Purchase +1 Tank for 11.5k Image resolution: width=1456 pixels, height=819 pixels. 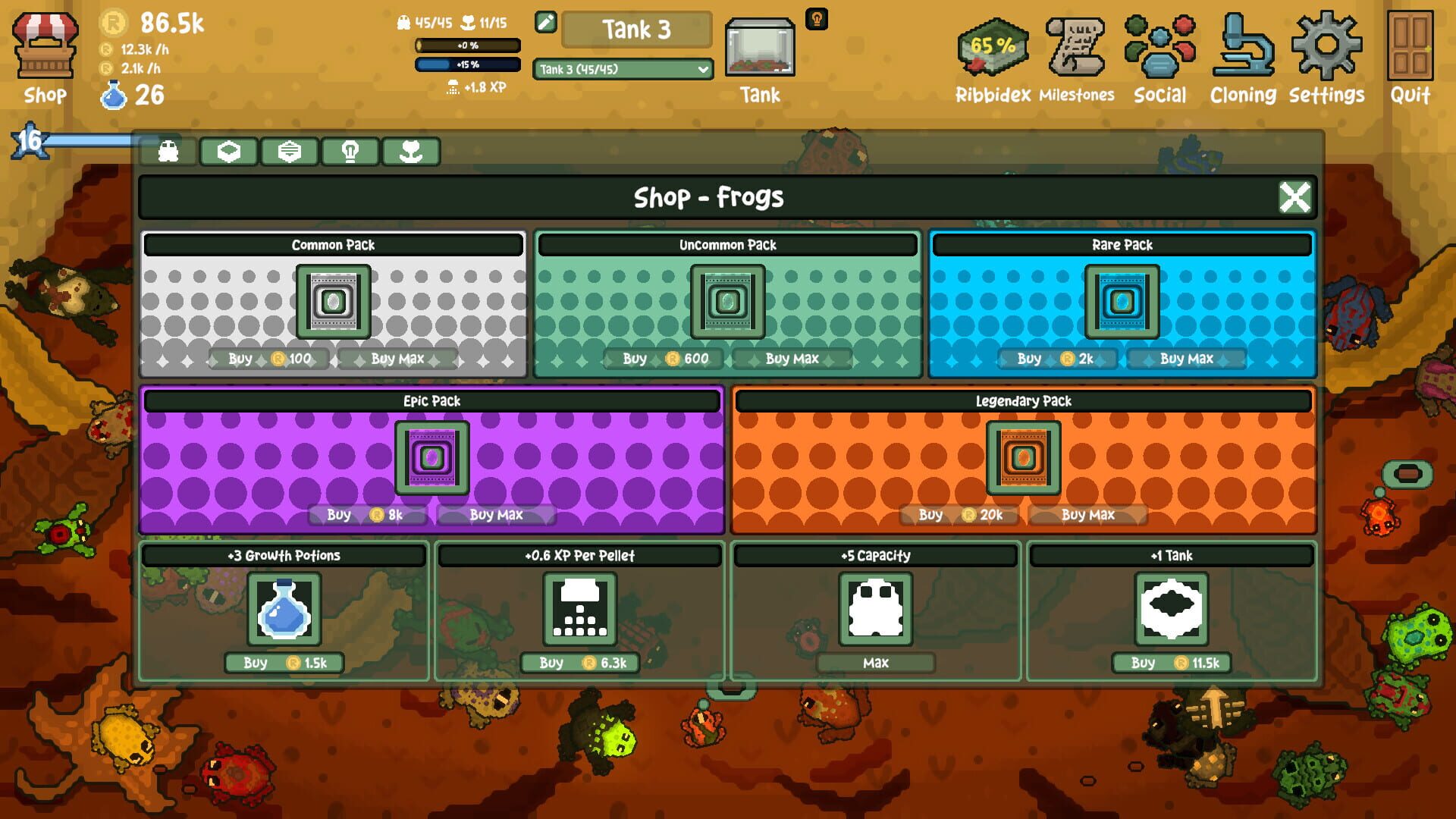(1172, 663)
